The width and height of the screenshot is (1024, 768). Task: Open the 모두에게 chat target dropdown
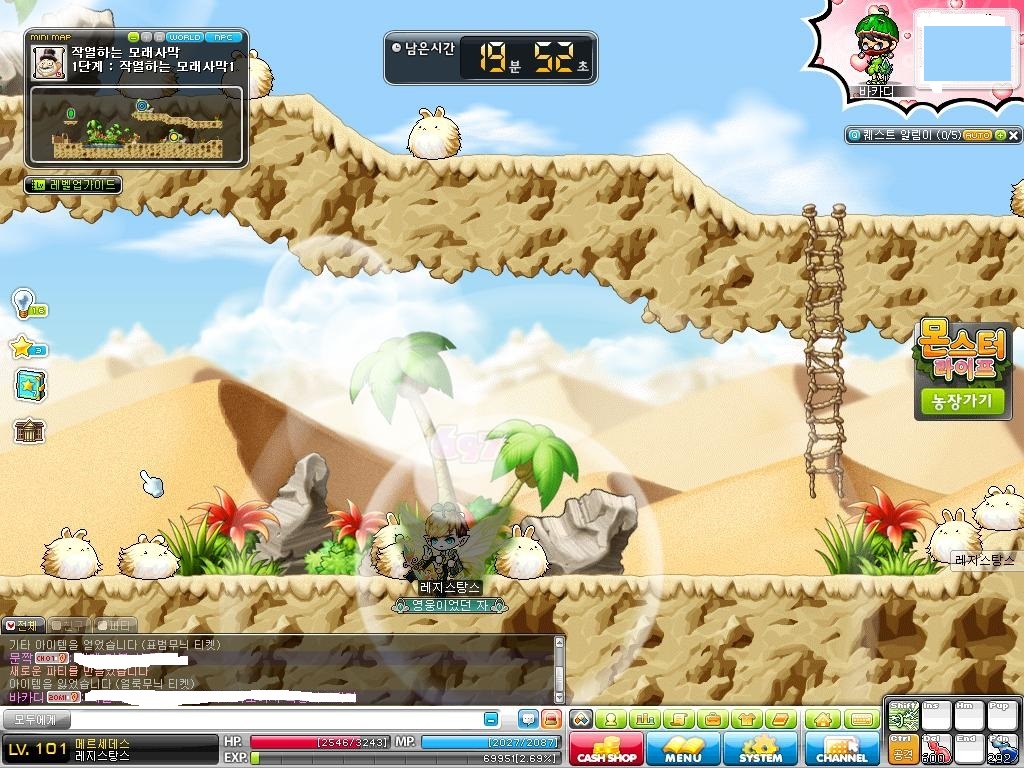tap(36, 719)
